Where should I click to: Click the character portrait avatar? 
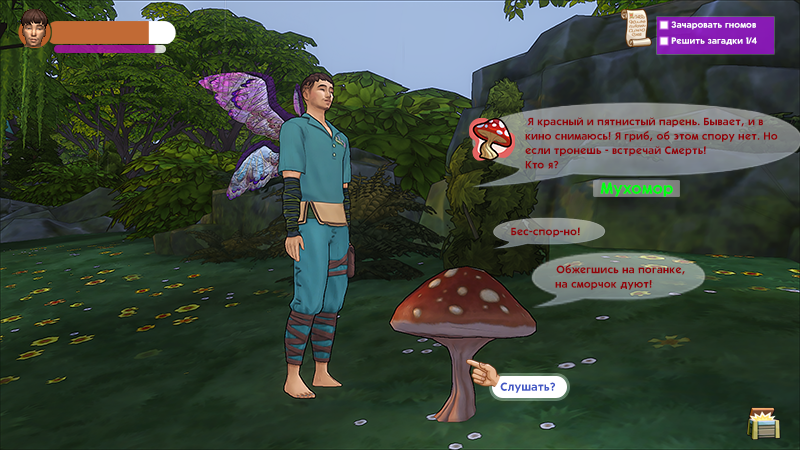pos(34,31)
